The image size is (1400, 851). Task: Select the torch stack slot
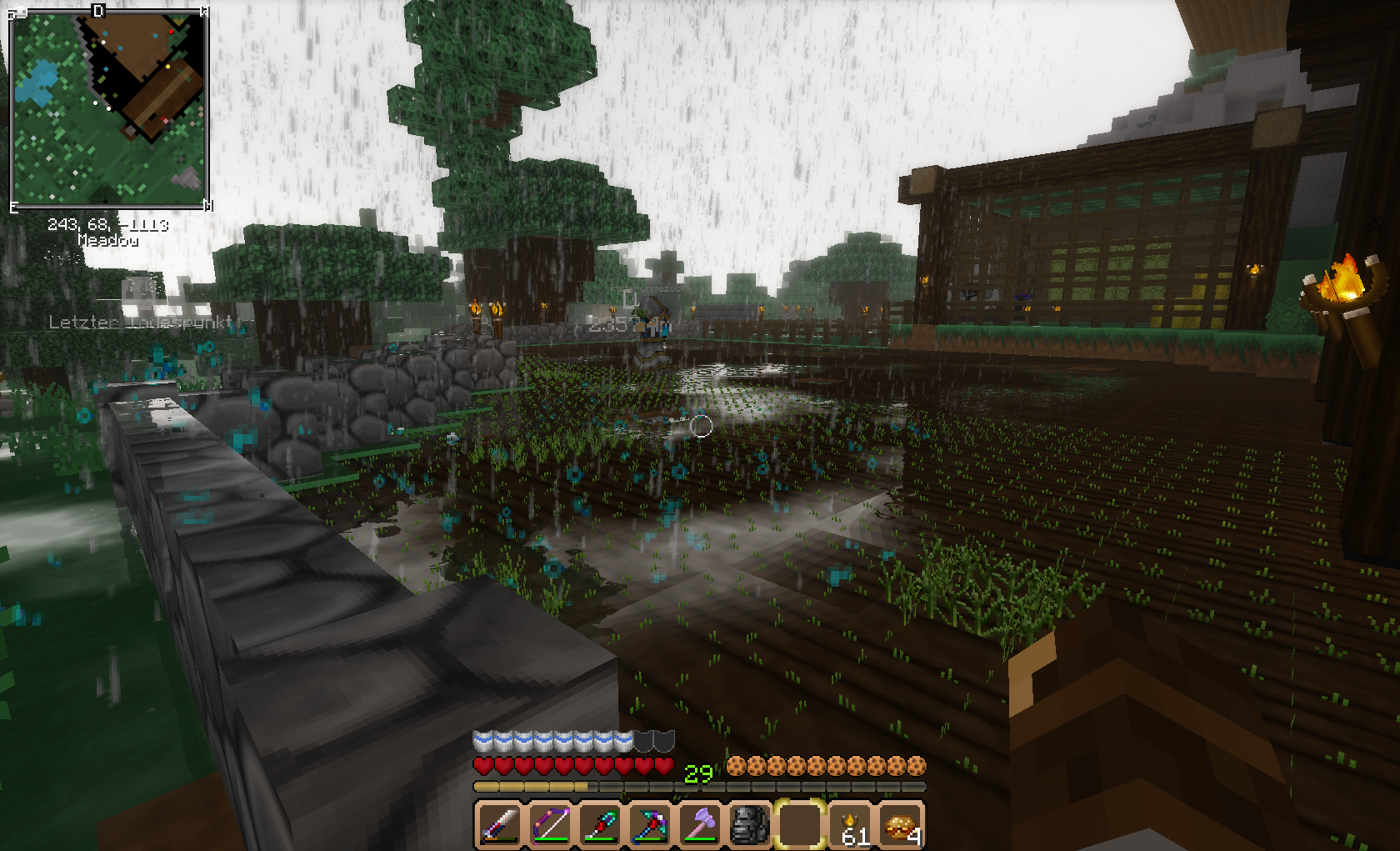[x=850, y=824]
